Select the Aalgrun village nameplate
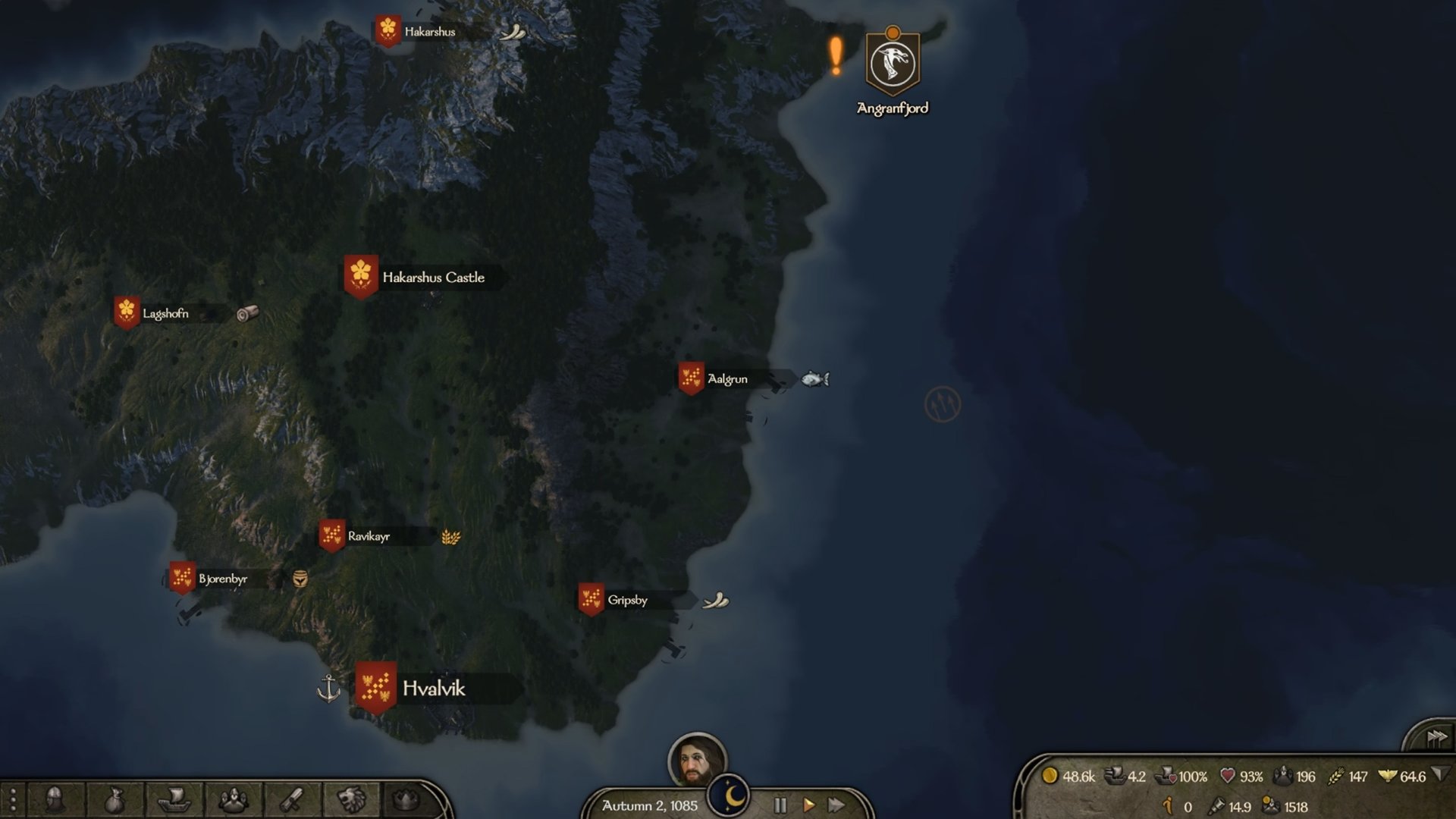The image size is (1456, 819). coord(726,379)
